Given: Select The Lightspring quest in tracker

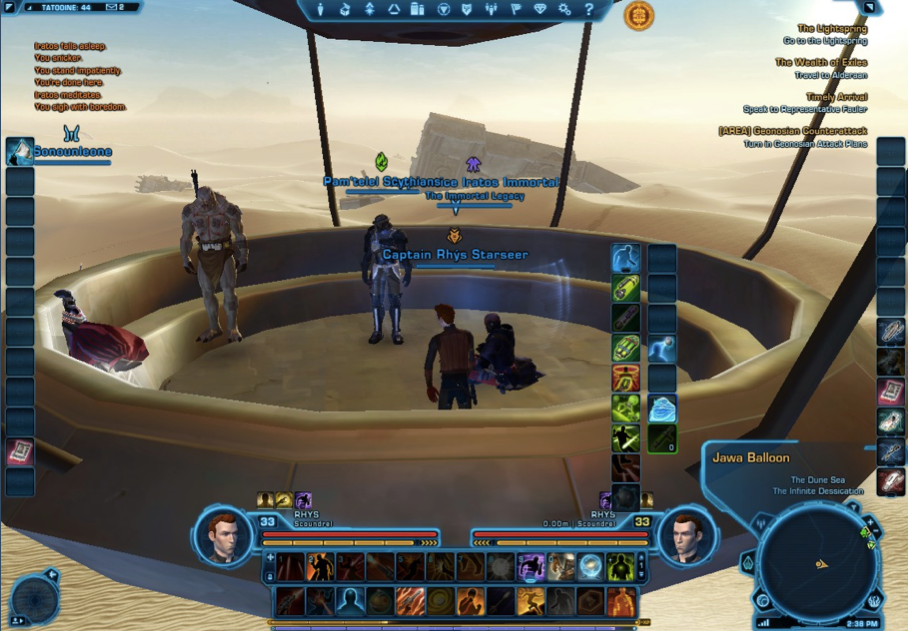Looking at the screenshot, I should (x=831, y=30).
